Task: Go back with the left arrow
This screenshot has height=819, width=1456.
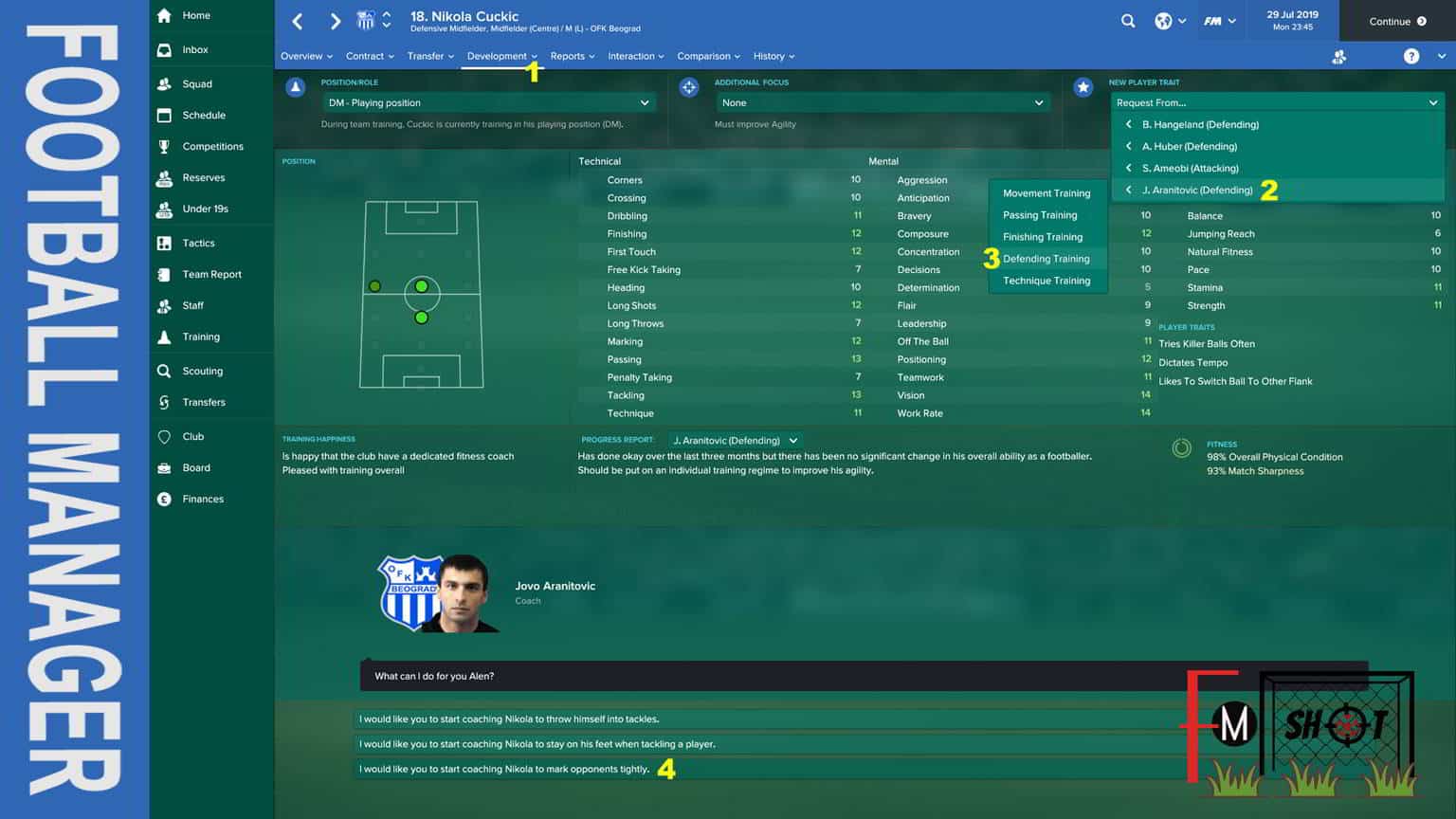Action: pyautogui.click(x=298, y=21)
